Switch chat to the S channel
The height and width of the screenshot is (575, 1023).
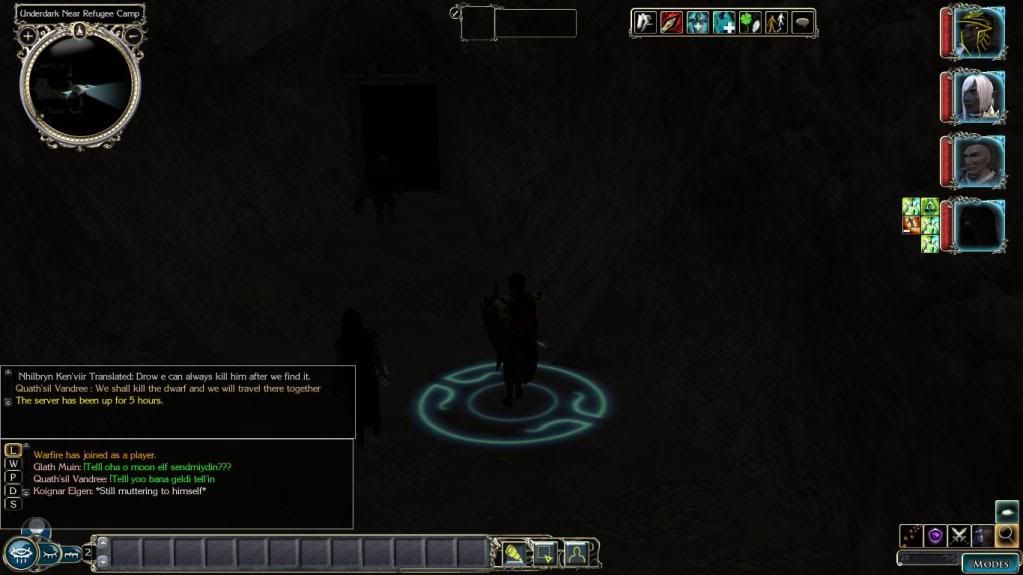13,504
